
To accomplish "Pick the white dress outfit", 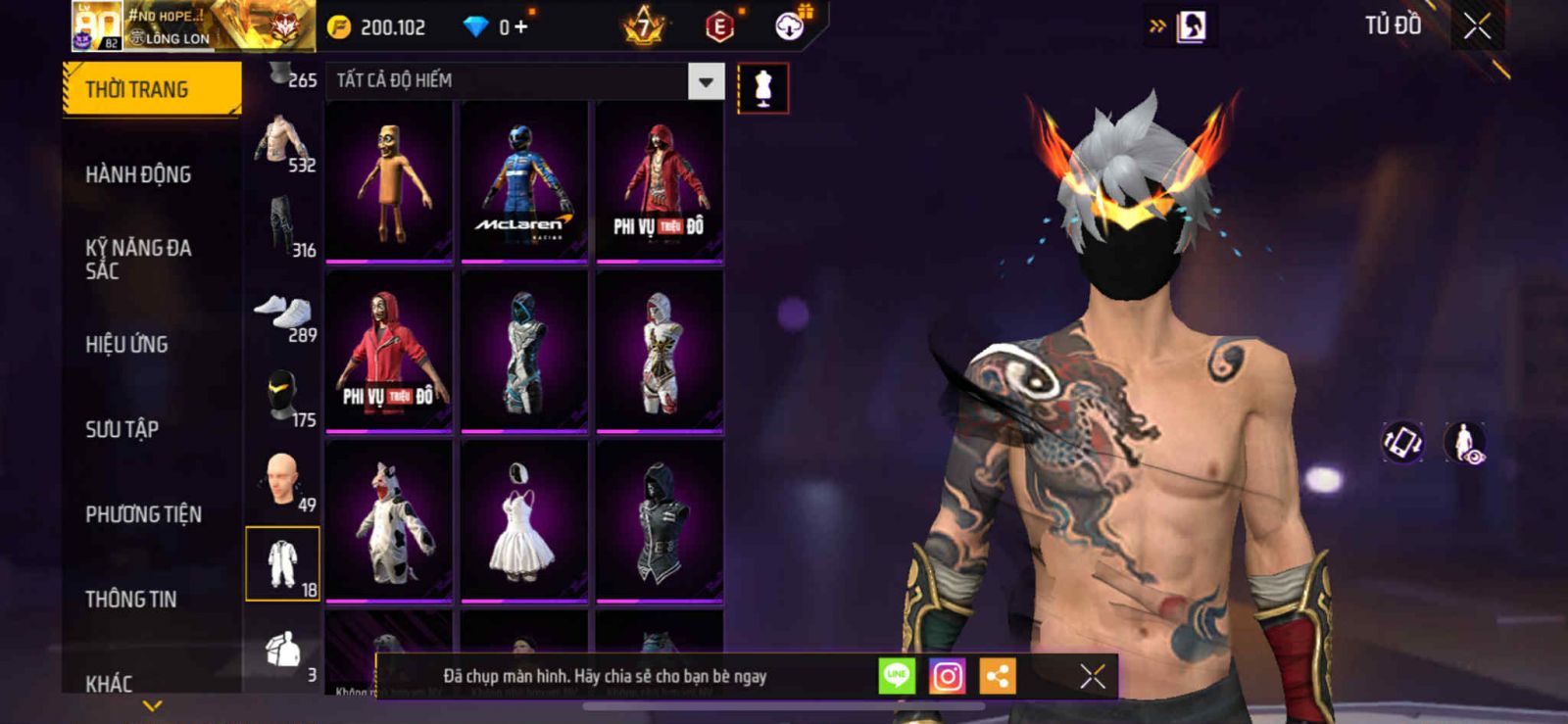I will pos(524,521).
